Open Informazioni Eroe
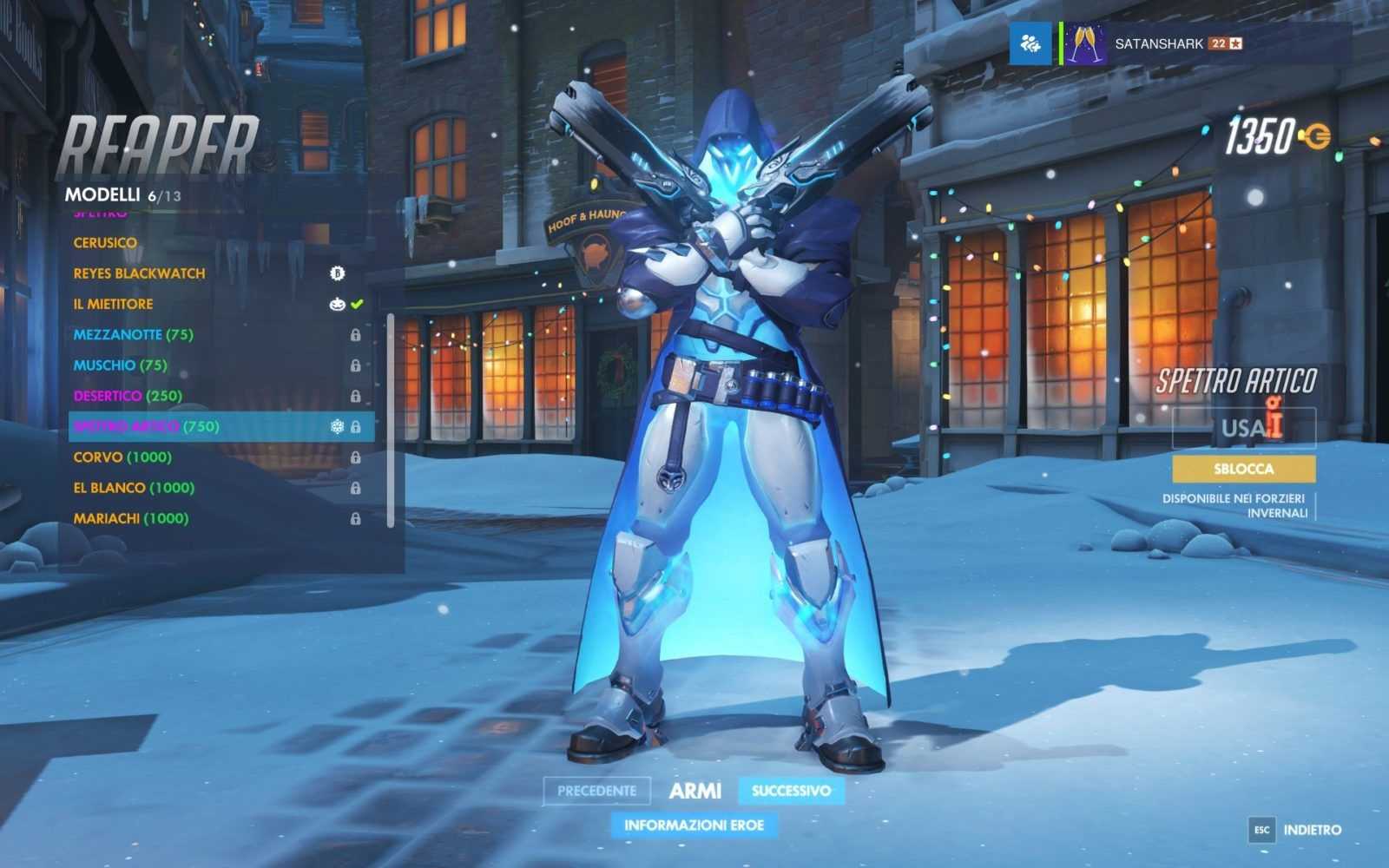 (694, 825)
